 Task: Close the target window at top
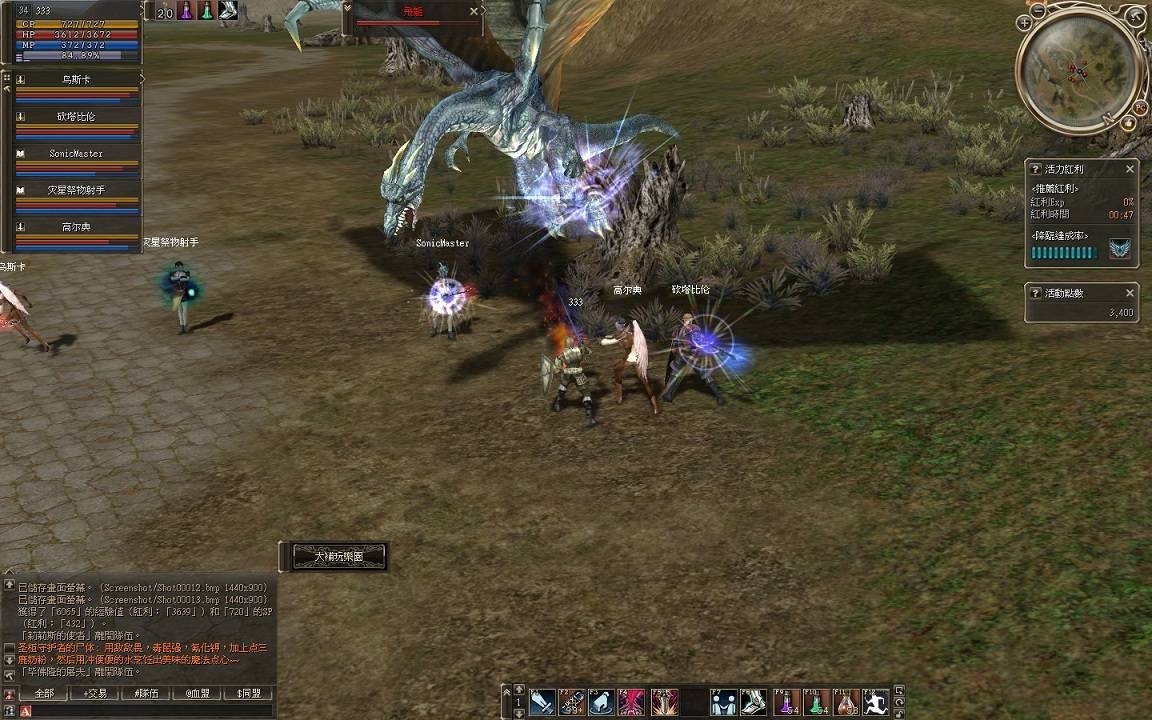click(x=474, y=11)
